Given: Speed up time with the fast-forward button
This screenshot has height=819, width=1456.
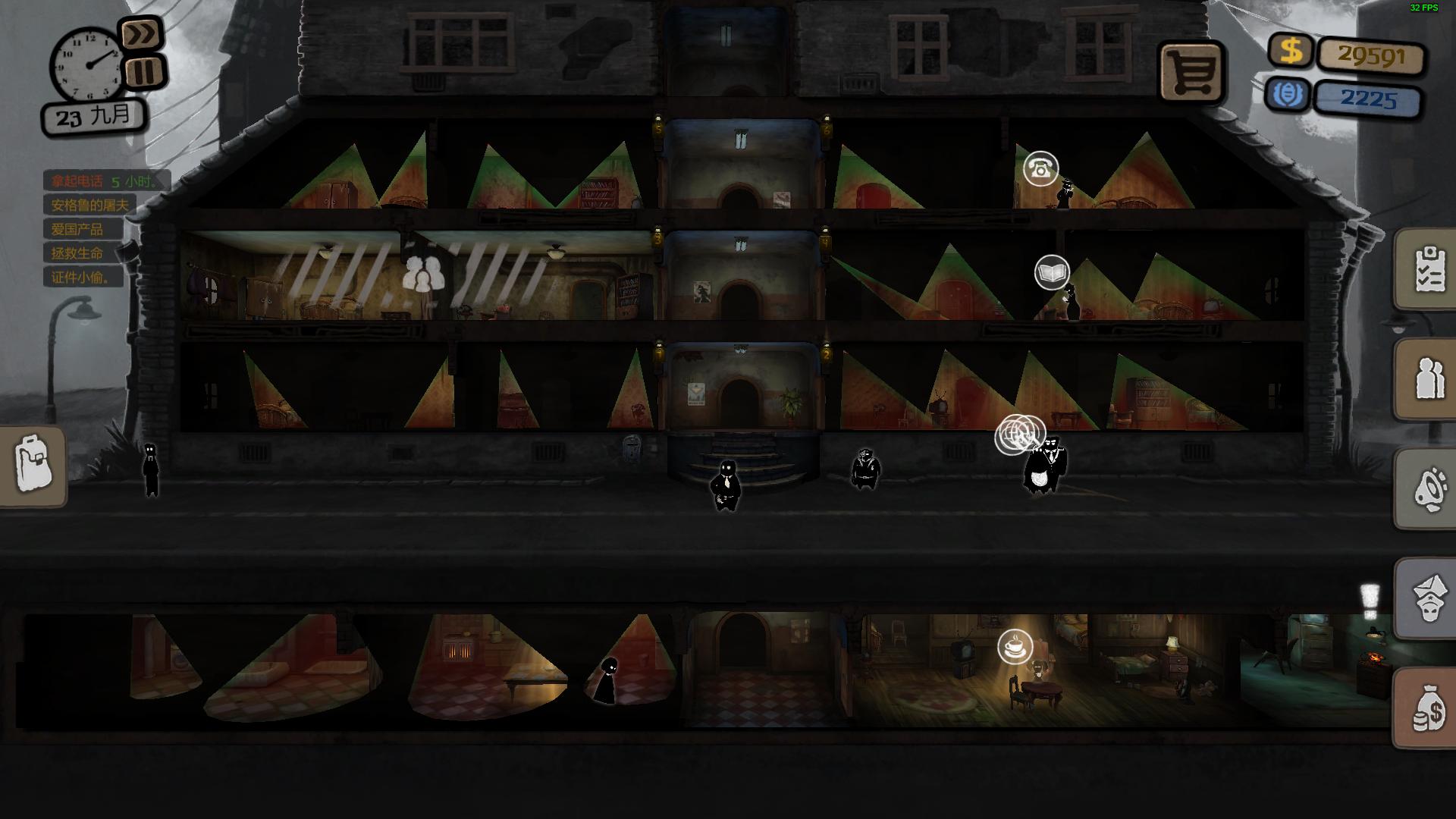Looking at the screenshot, I should 142,34.
